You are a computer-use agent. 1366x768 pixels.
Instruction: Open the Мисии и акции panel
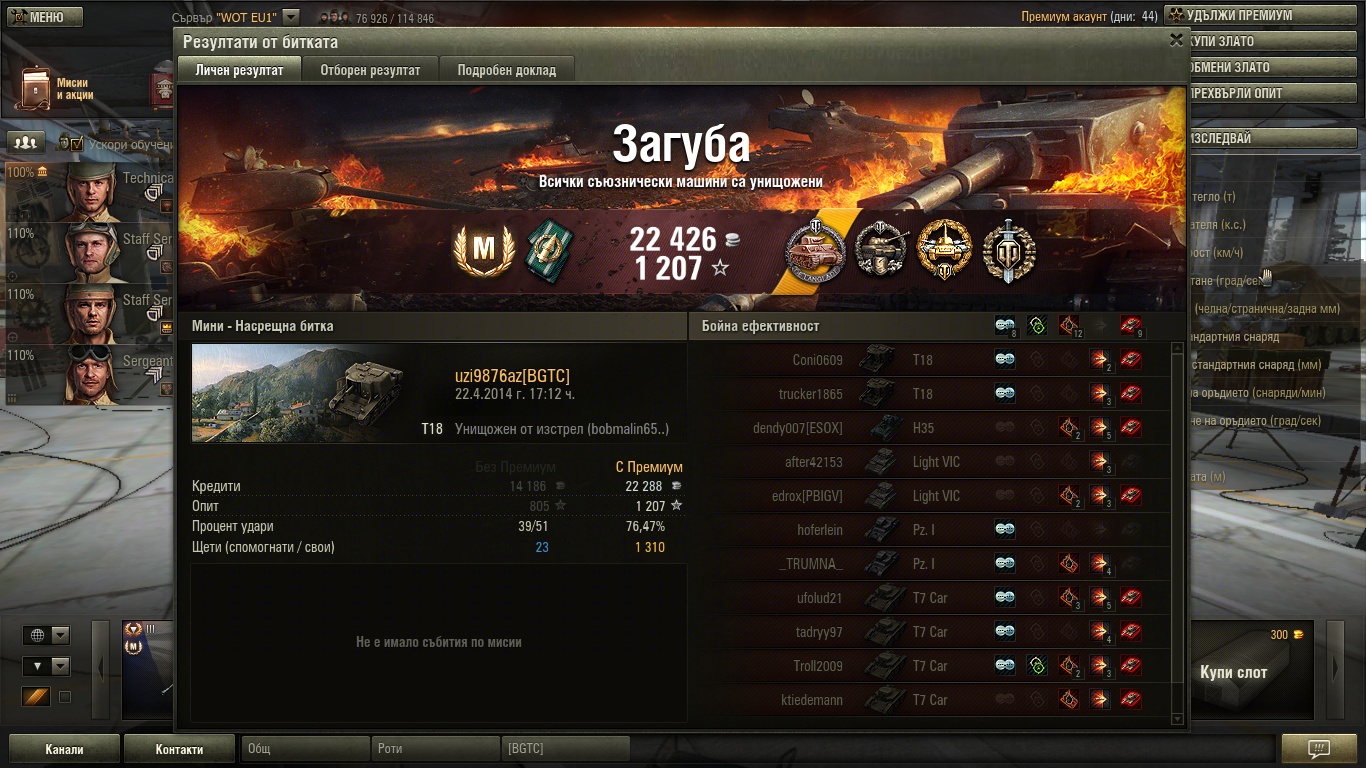tap(55, 88)
